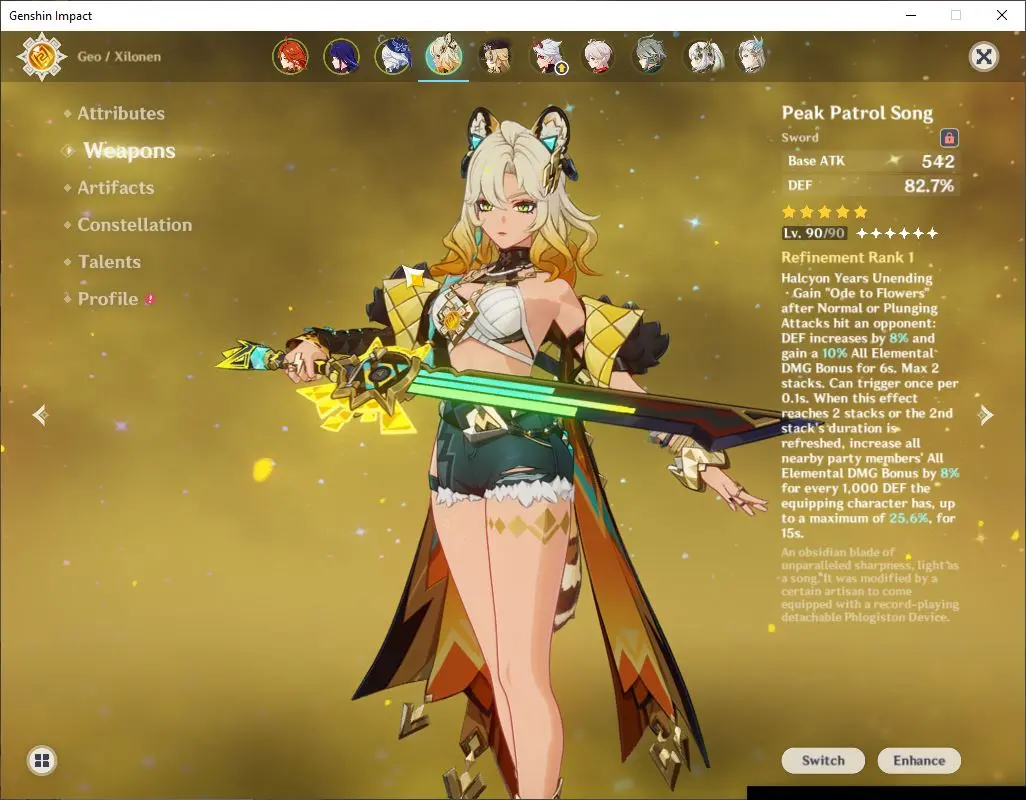
Task: Switch to a different weapon
Action: click(823, 761)
